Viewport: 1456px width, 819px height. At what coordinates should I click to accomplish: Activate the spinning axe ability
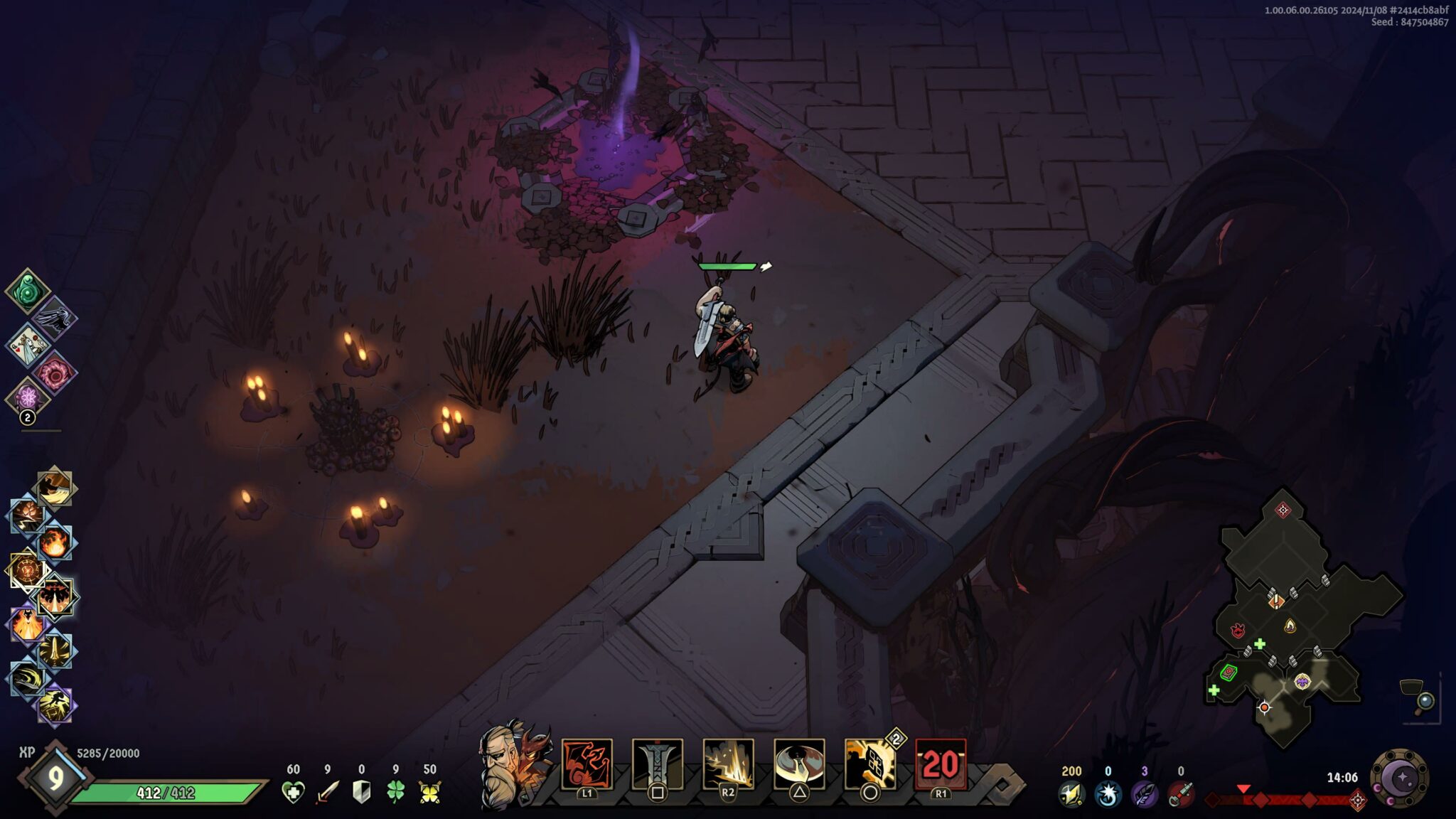(x=799, y=764)
